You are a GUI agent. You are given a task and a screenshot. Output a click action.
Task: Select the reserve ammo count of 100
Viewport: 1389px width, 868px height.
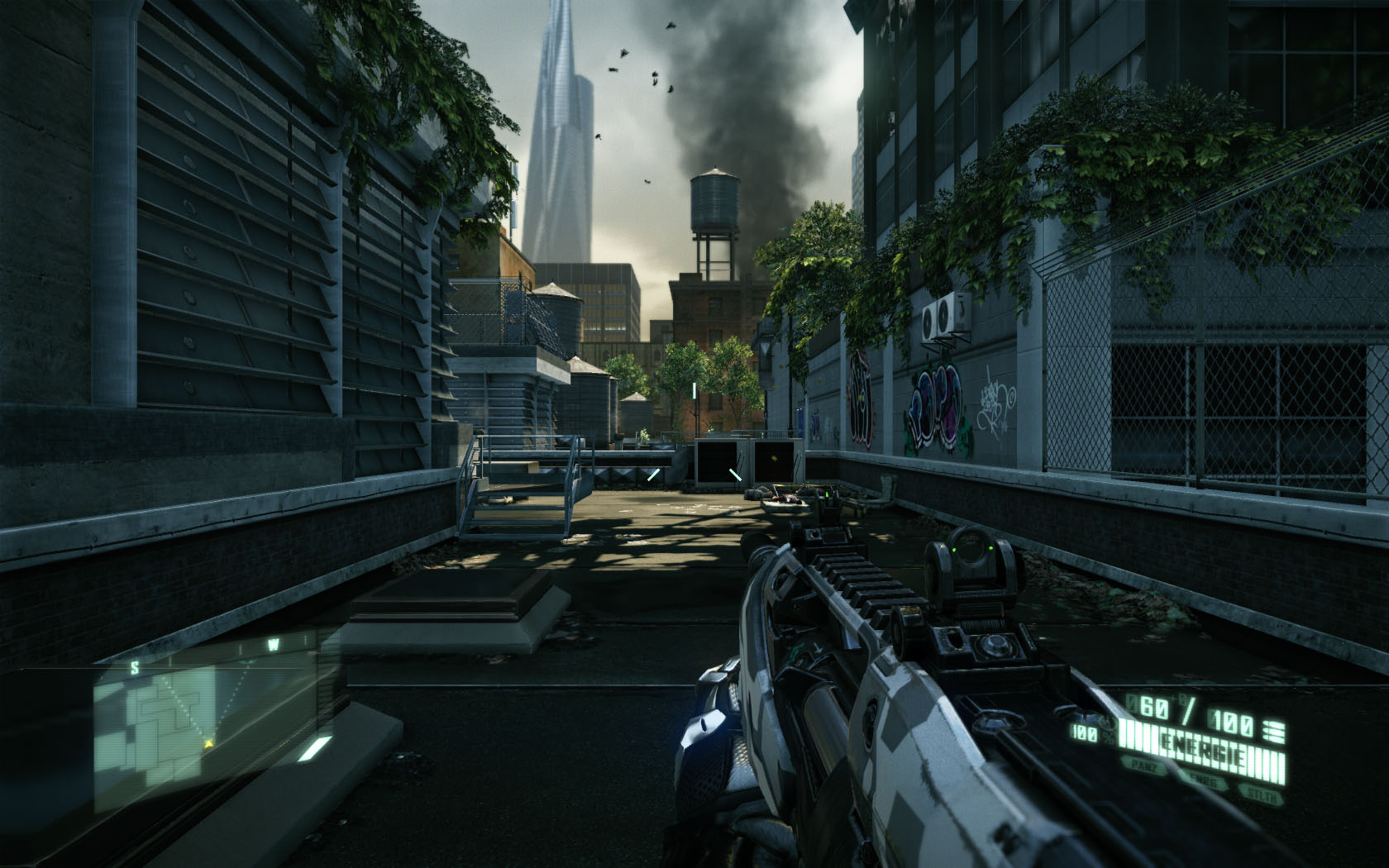[1229, 720]
